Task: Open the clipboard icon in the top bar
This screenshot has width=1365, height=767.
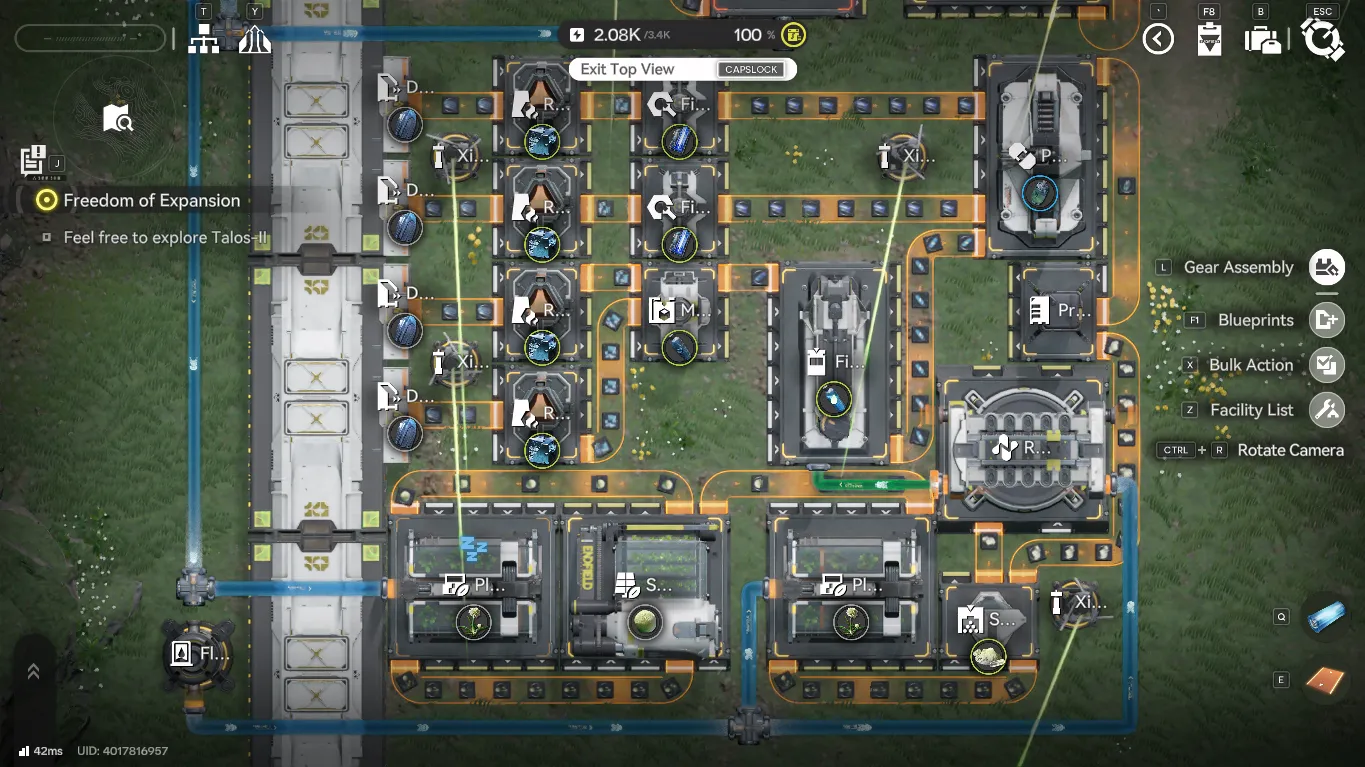Action: [1209, 40]
